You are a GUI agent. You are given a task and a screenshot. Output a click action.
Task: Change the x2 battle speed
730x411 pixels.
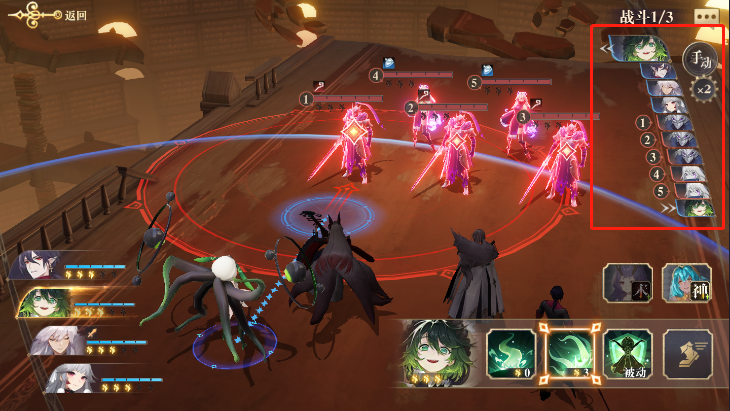704,88
